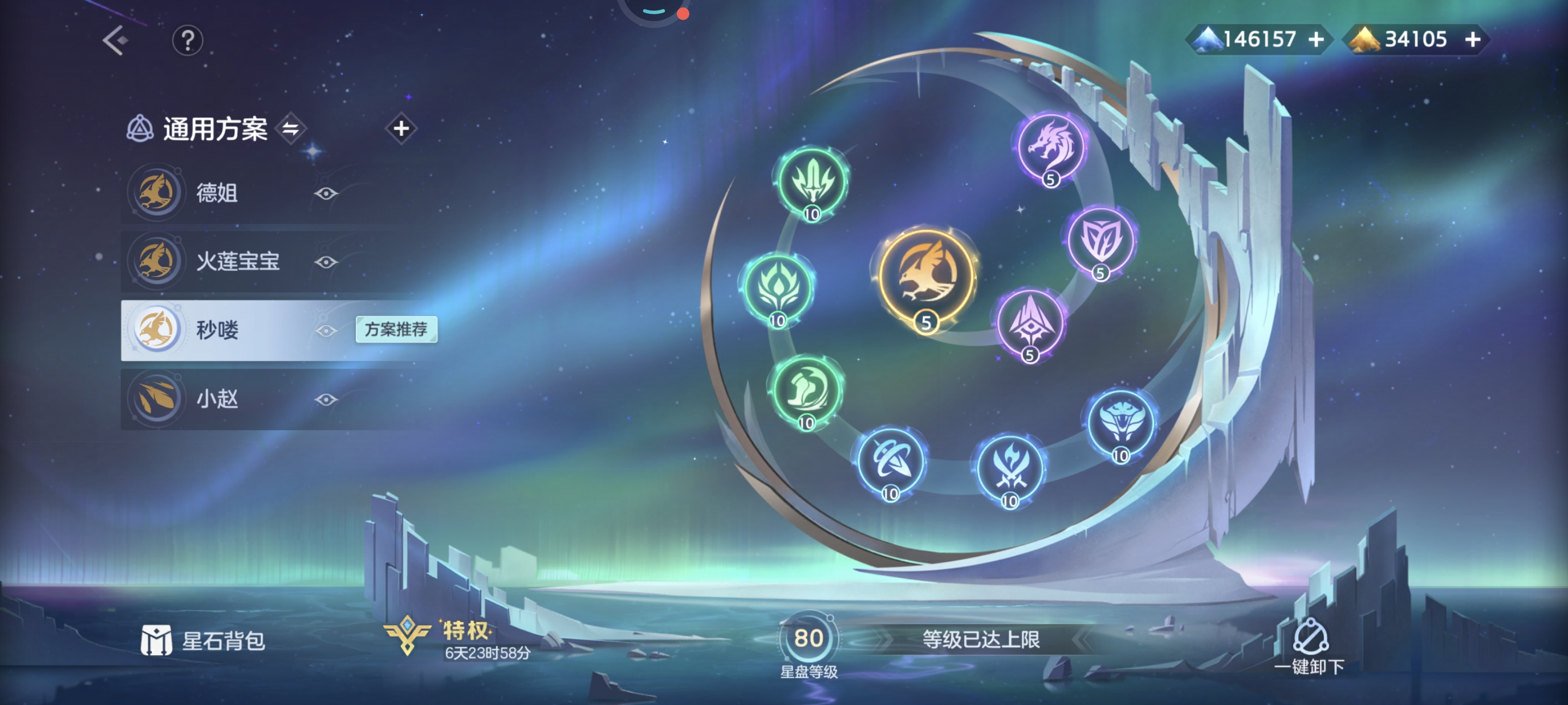Viewport: 1568px width, 705px height.
Task: Toggle the eye icon beside 德姐
Action: [x=326, y=193]
